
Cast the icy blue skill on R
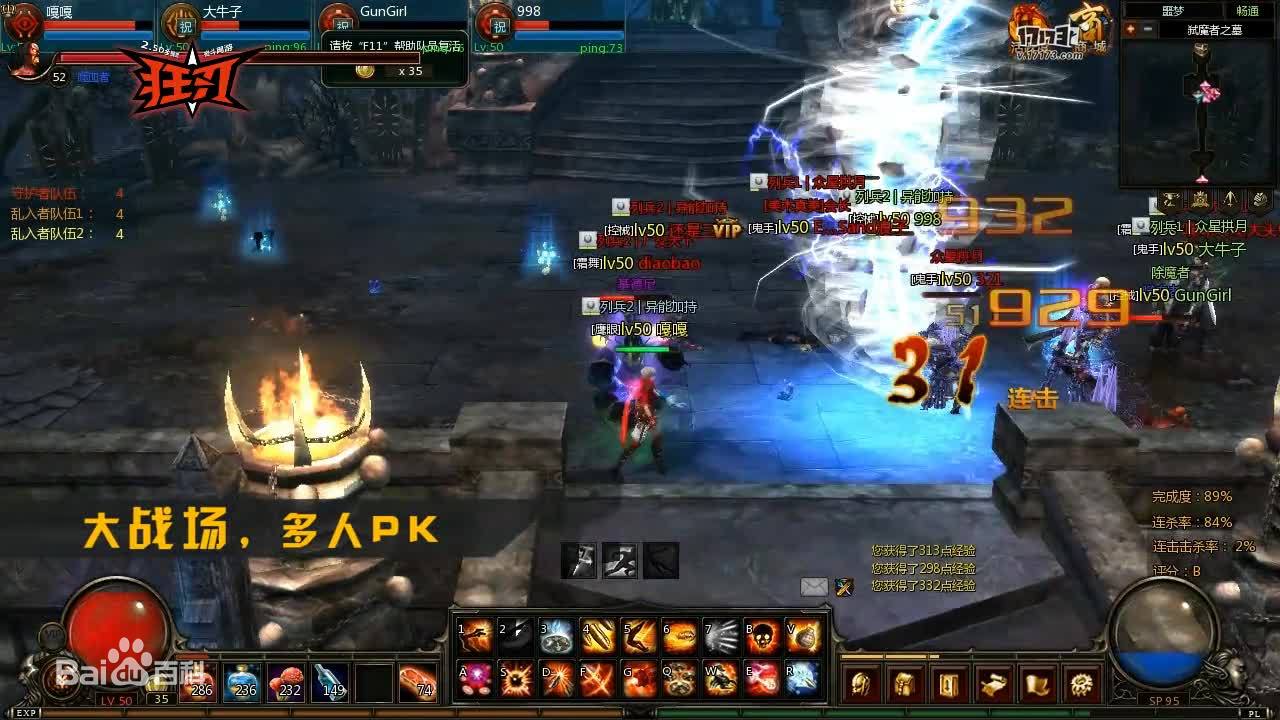point(803,678)
